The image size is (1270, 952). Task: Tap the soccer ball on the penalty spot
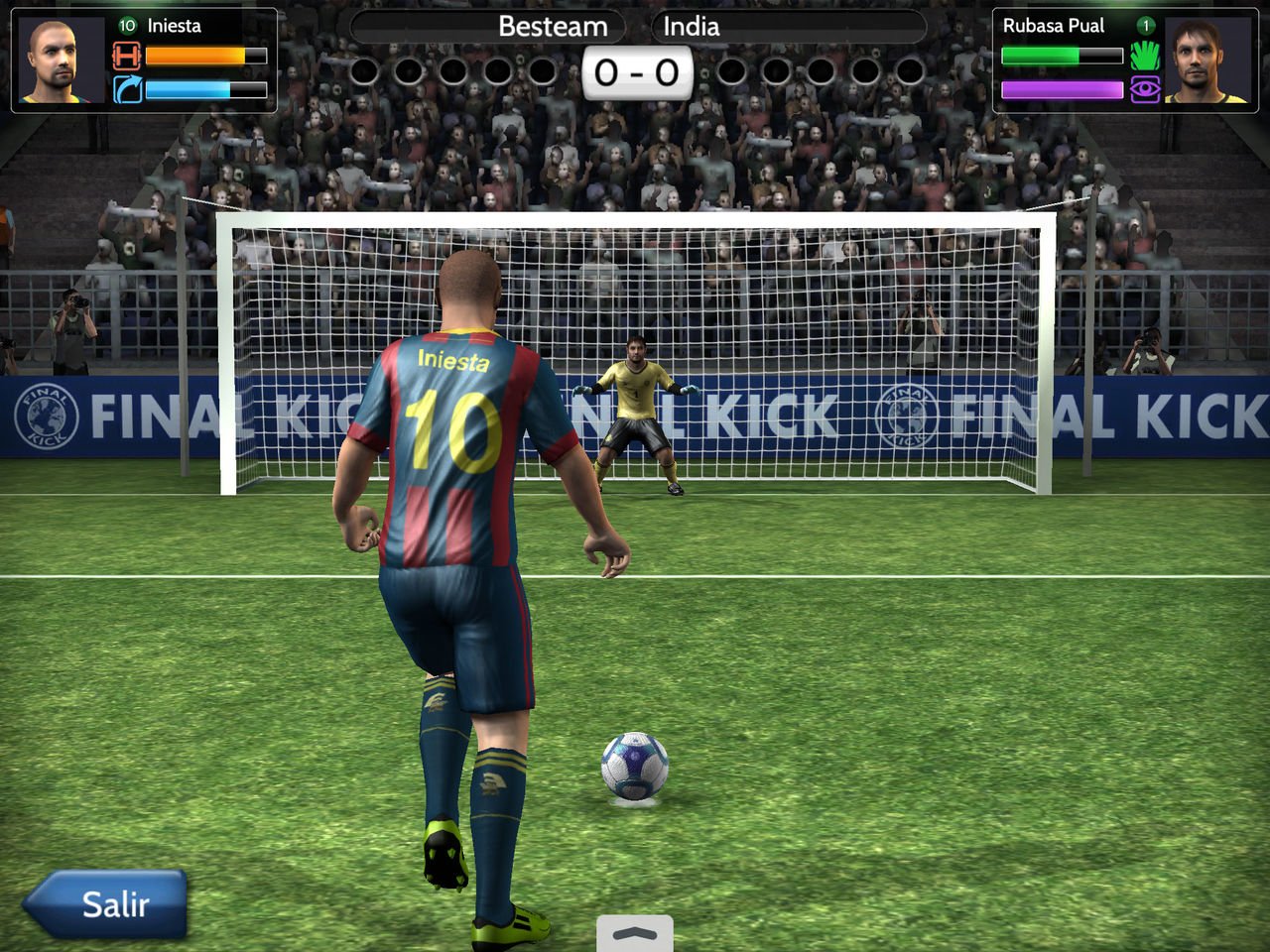point(635,769)
